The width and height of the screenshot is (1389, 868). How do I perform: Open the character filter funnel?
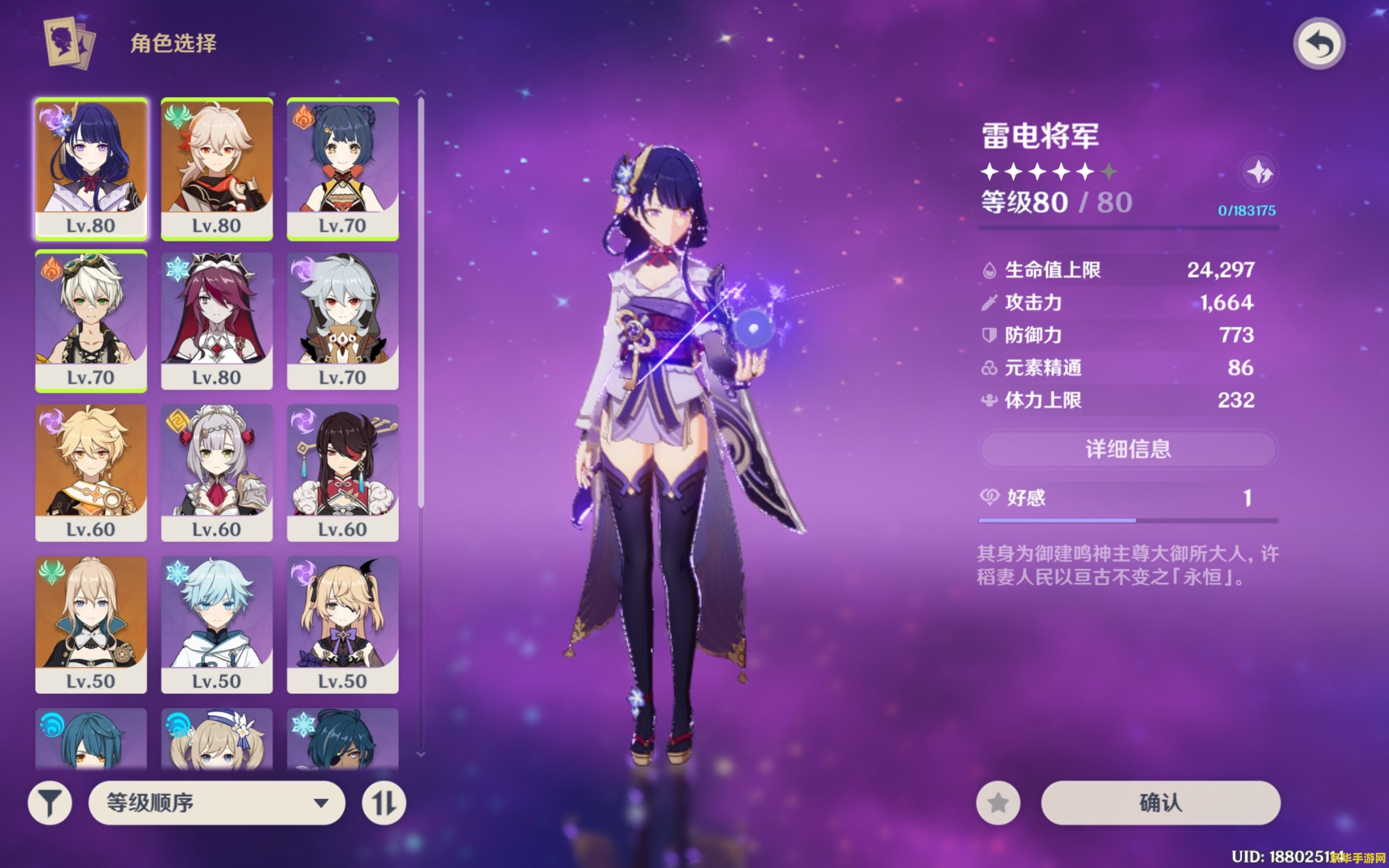click(50, 802)
